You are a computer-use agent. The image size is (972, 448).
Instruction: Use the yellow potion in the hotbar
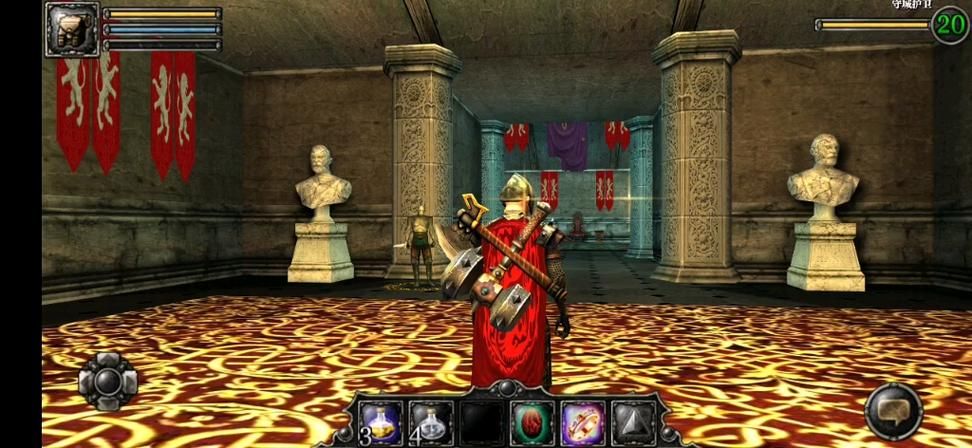(381, 422)
